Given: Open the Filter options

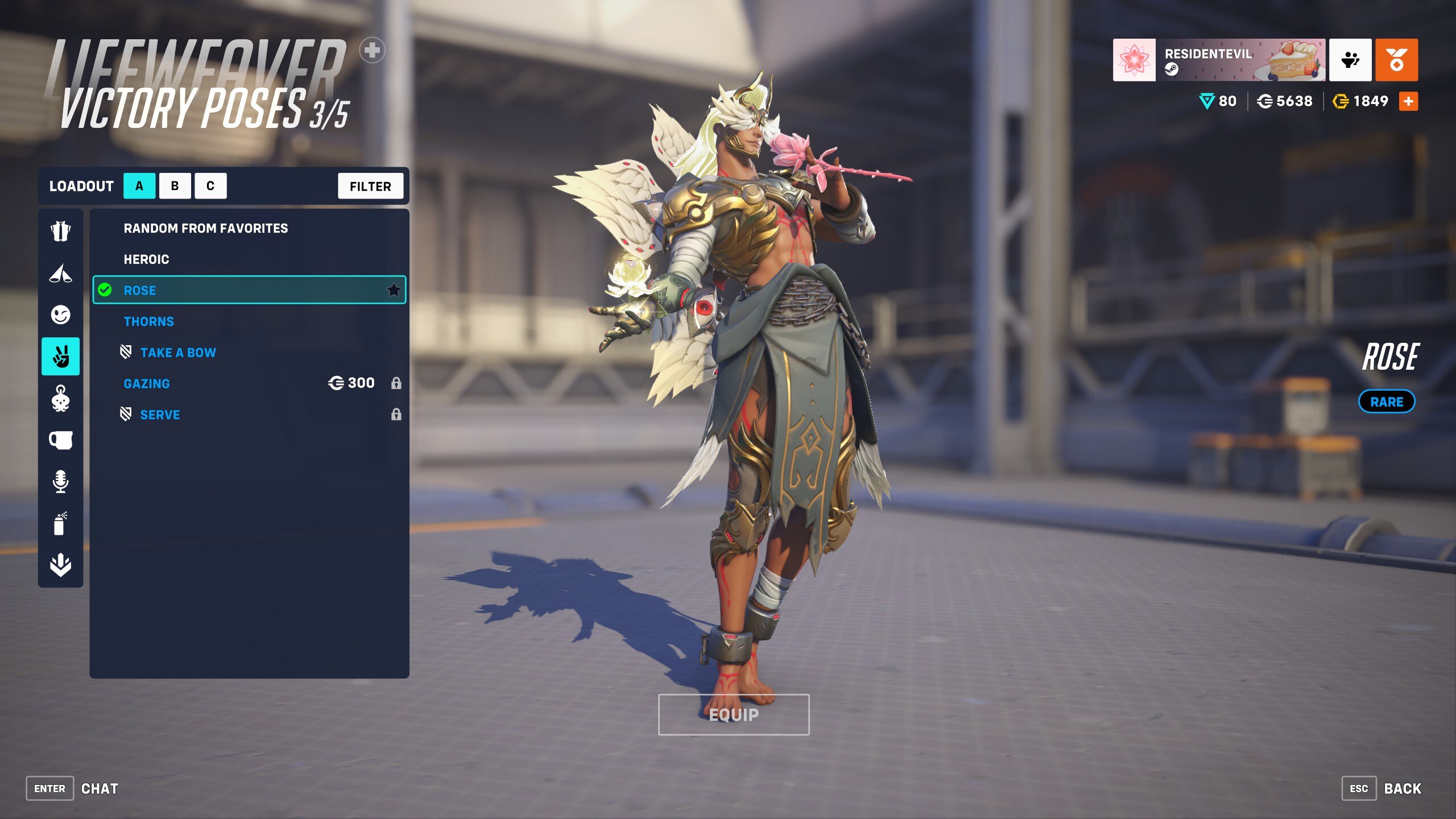Looking at the screenshot, I should coord(370,186).
